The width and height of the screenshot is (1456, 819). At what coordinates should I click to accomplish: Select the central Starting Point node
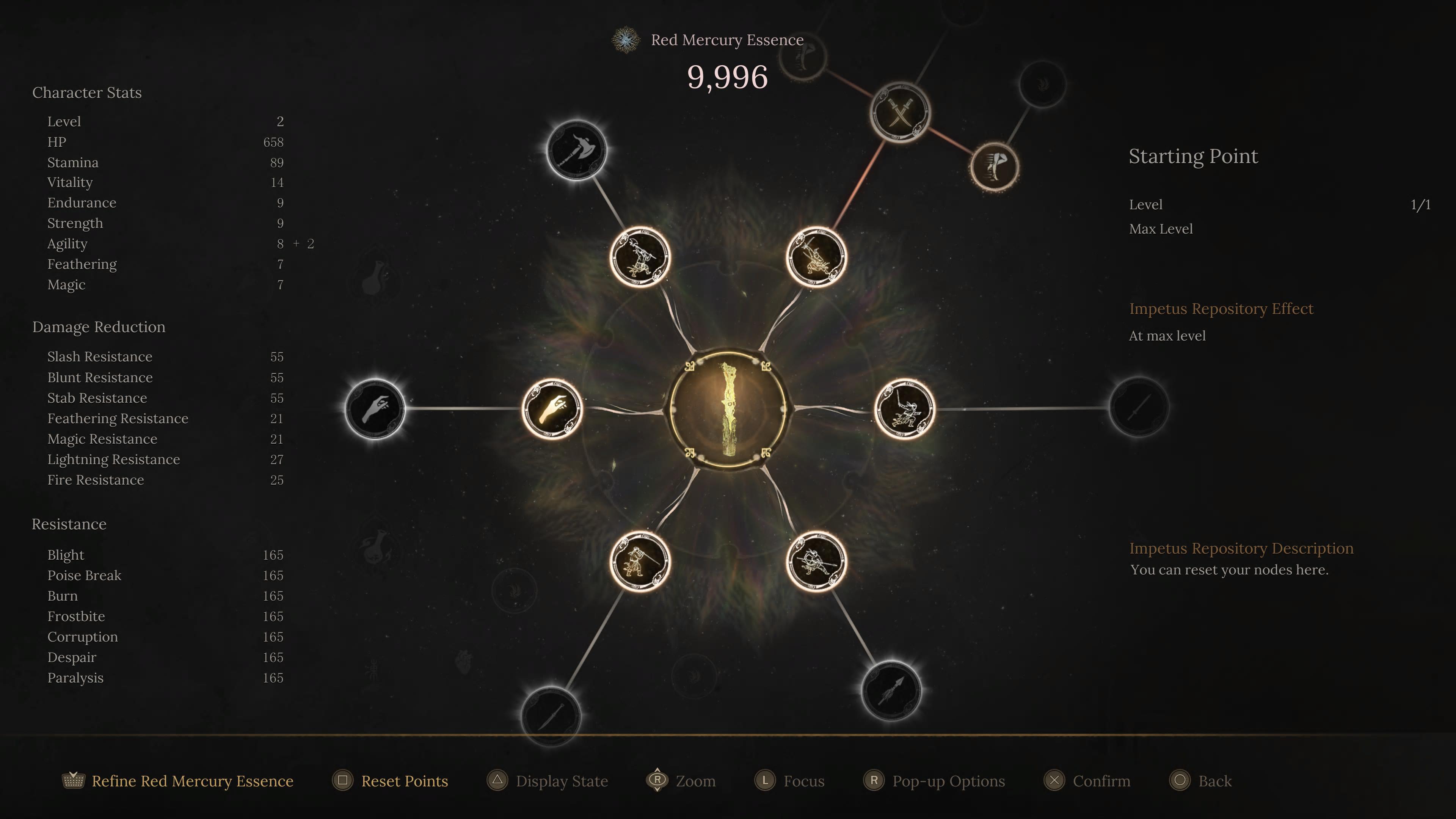tap(728, 409)
